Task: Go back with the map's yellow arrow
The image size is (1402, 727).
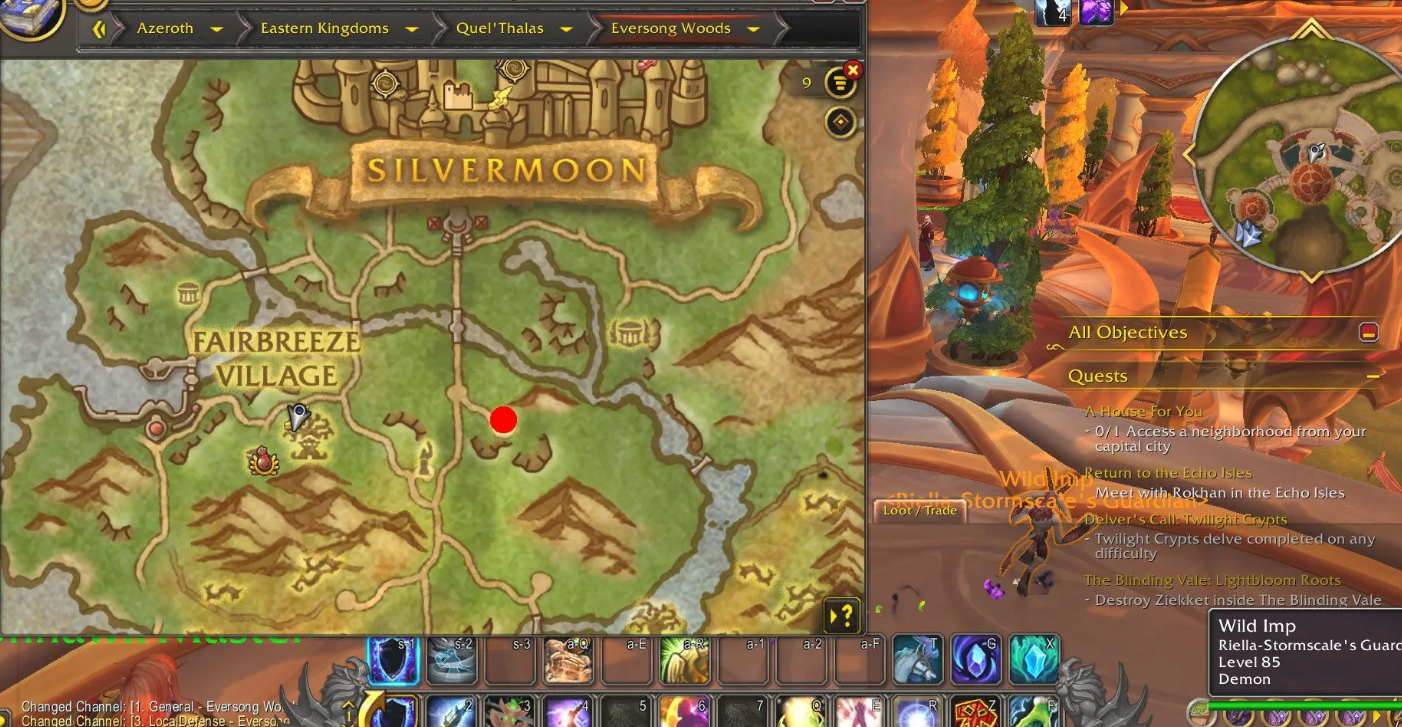Action: point(98,29)
